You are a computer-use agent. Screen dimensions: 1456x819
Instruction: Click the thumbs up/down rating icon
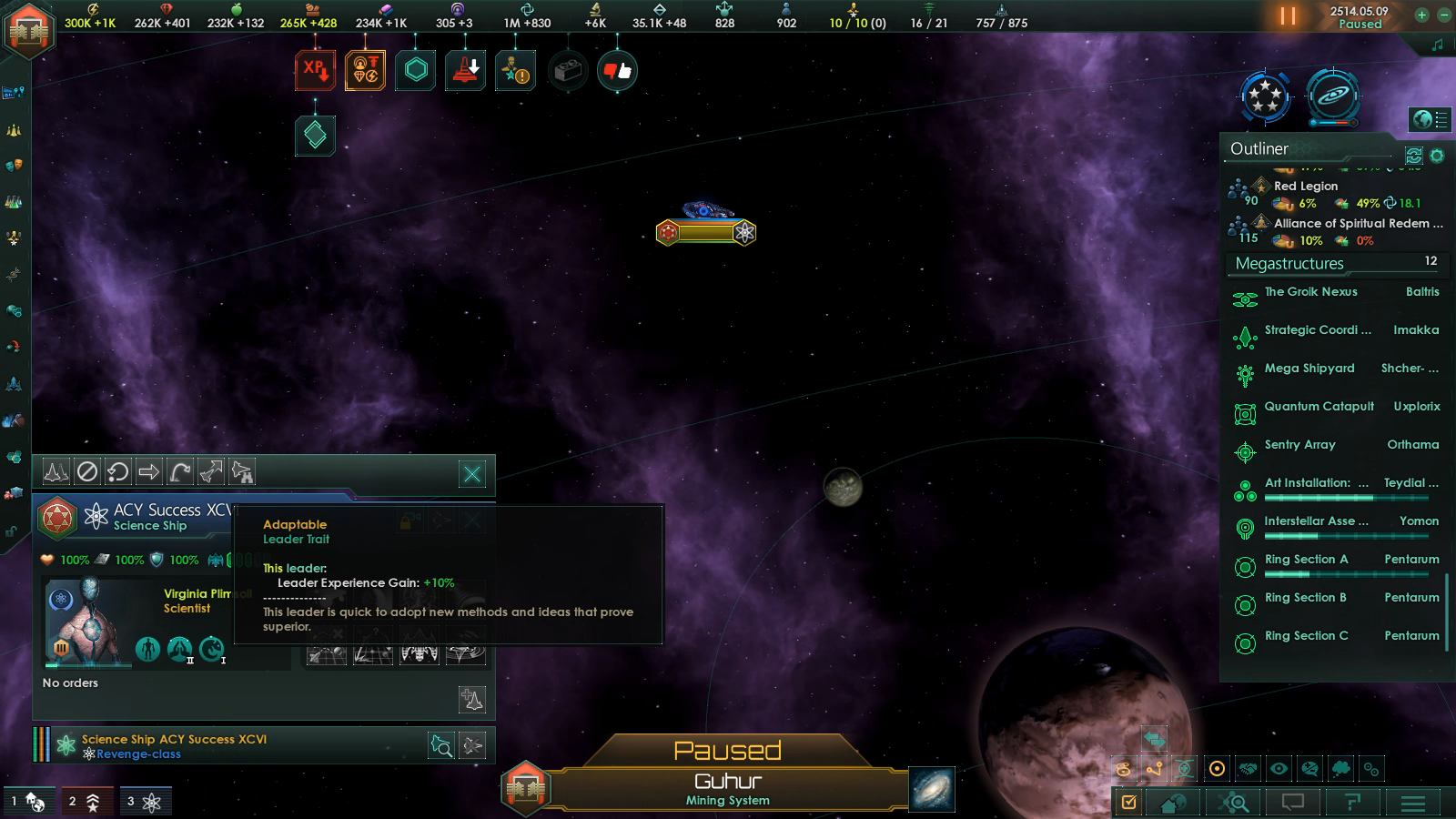(616, 70)
